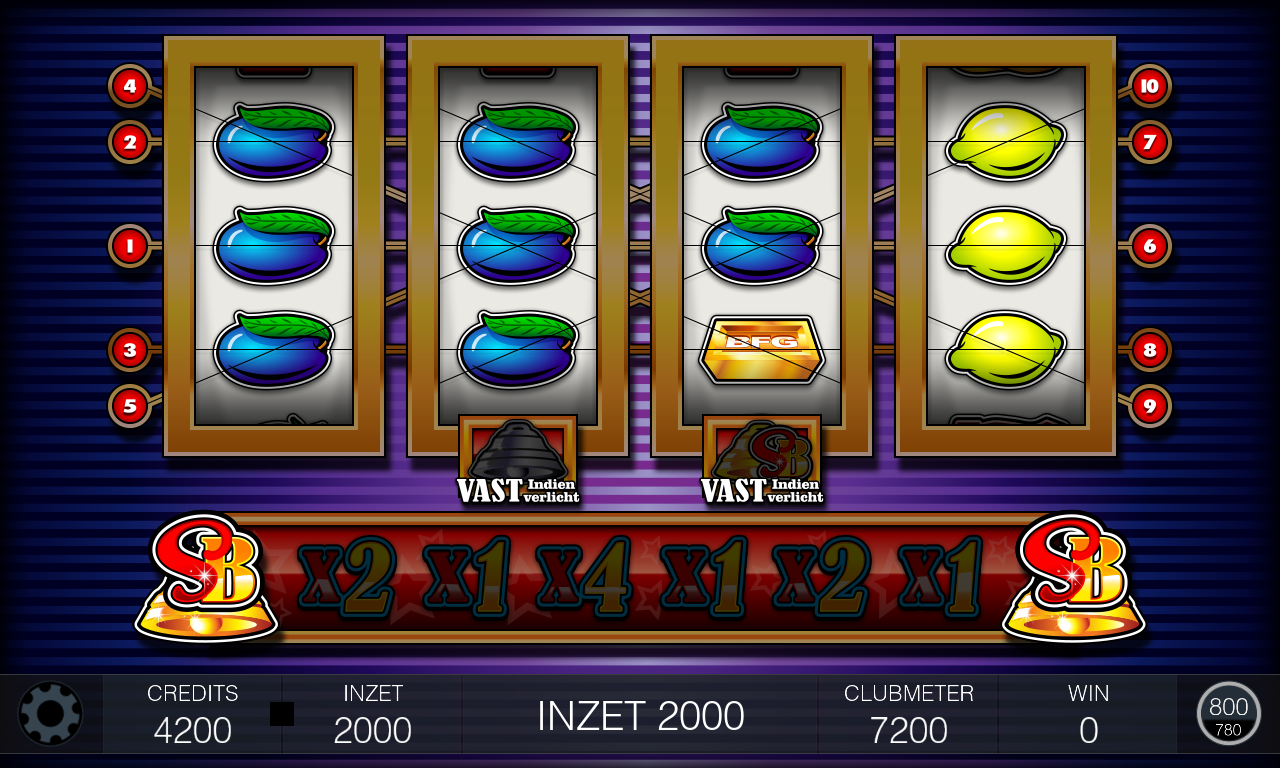Click payline marker number 5

[x=130, y=405]
